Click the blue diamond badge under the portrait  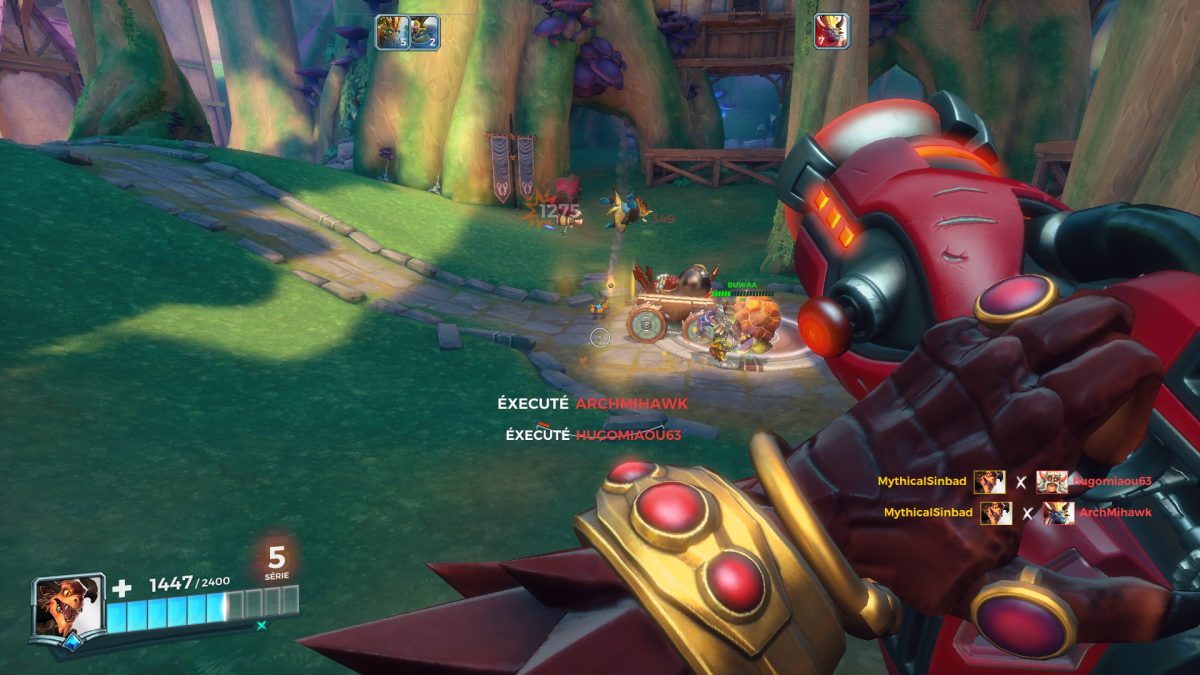[71, 643]
